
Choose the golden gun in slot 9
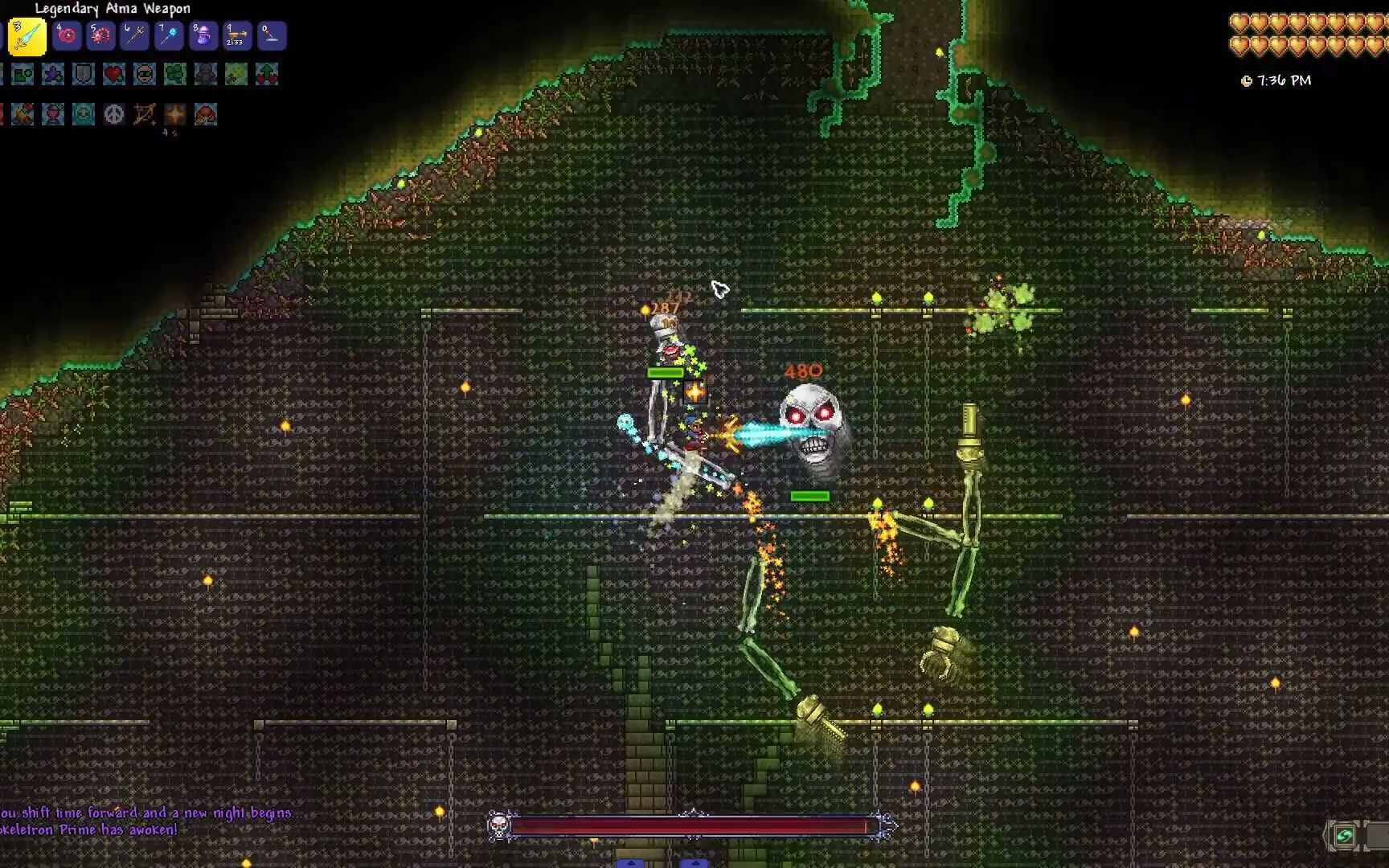[237, 36]
